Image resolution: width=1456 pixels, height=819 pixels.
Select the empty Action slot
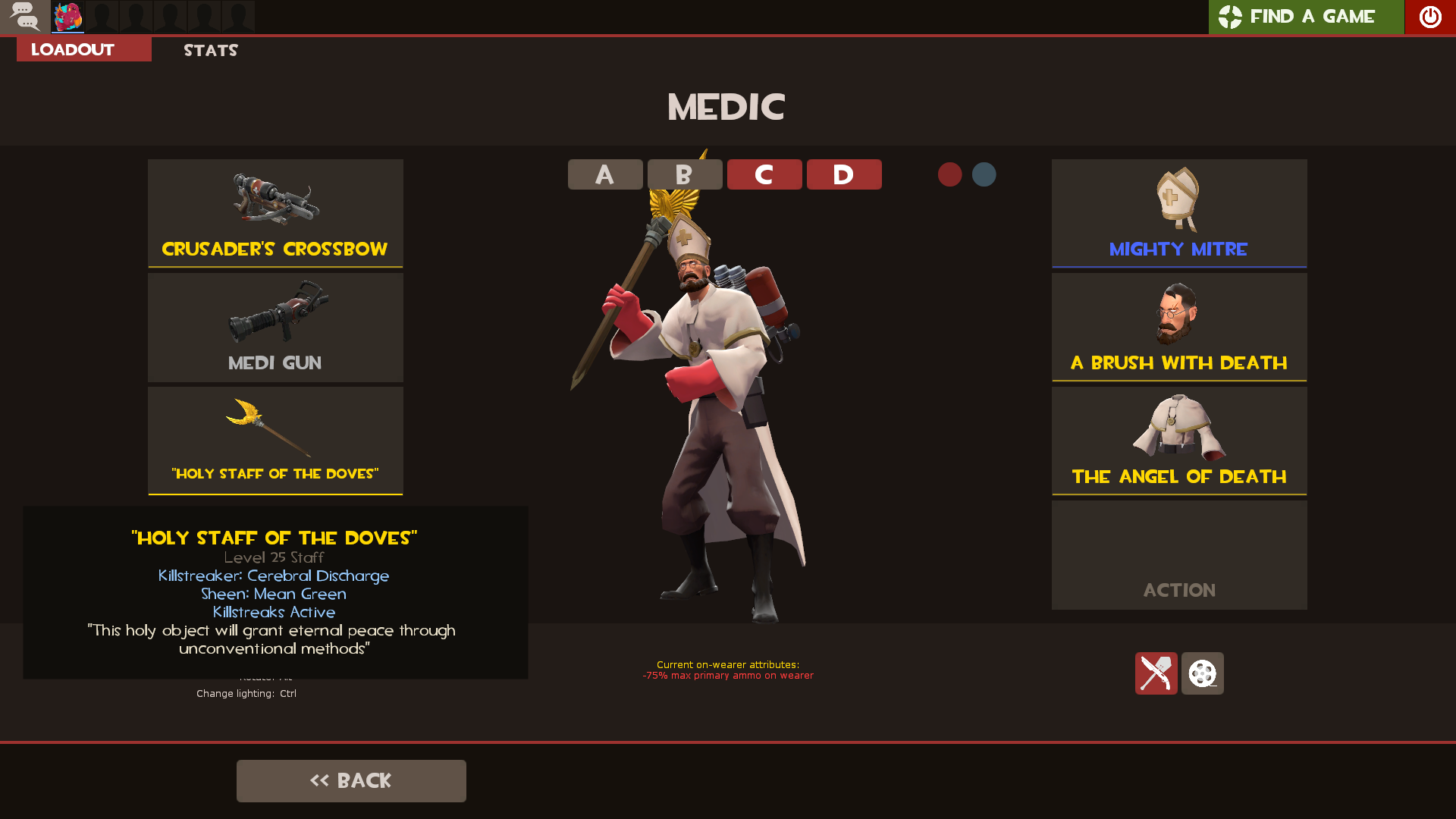(1179, 554)
